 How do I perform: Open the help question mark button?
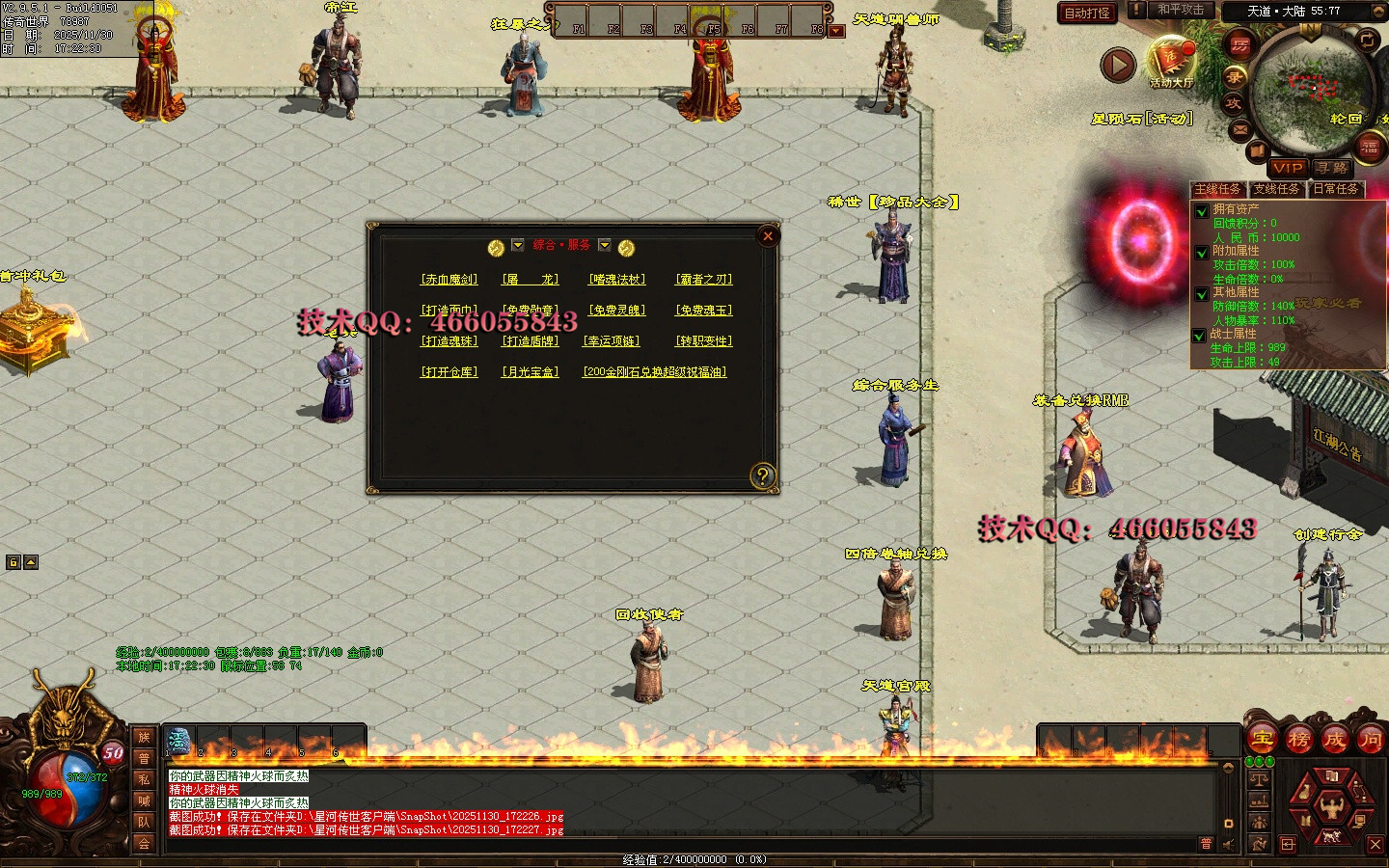pos(763,475)
